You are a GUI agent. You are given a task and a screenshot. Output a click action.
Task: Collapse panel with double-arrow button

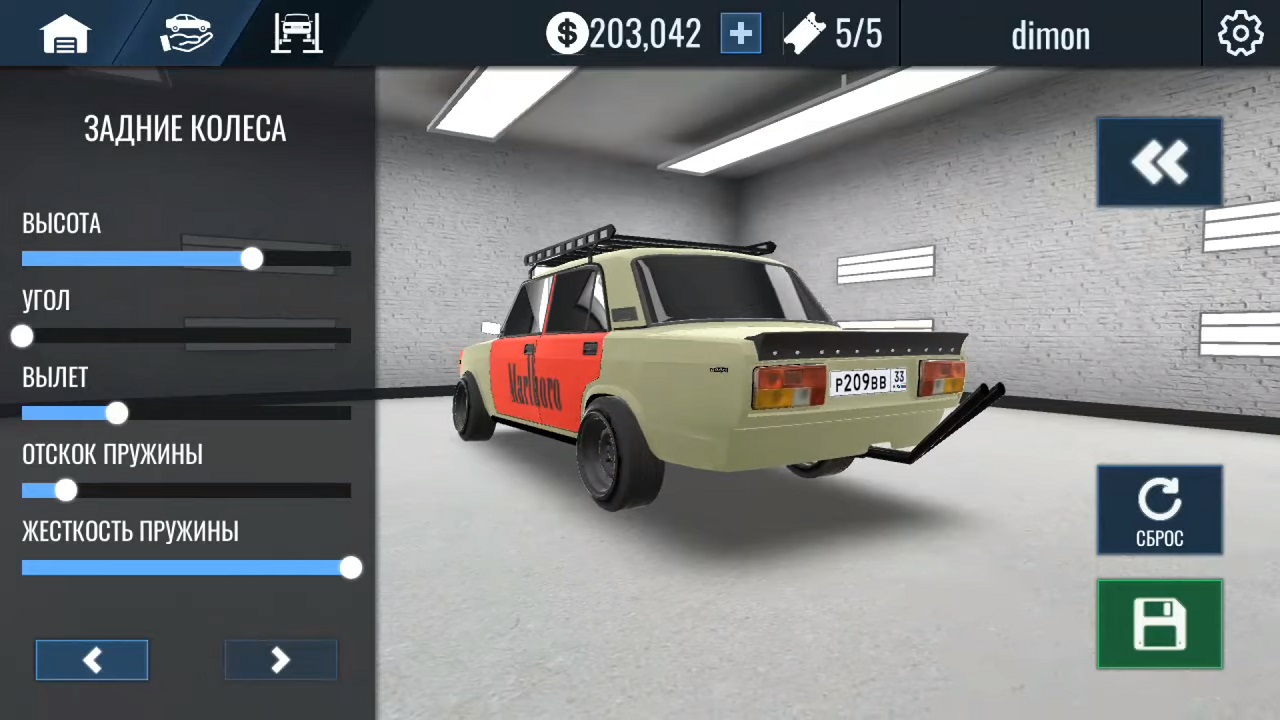[x=1159, y=162]
